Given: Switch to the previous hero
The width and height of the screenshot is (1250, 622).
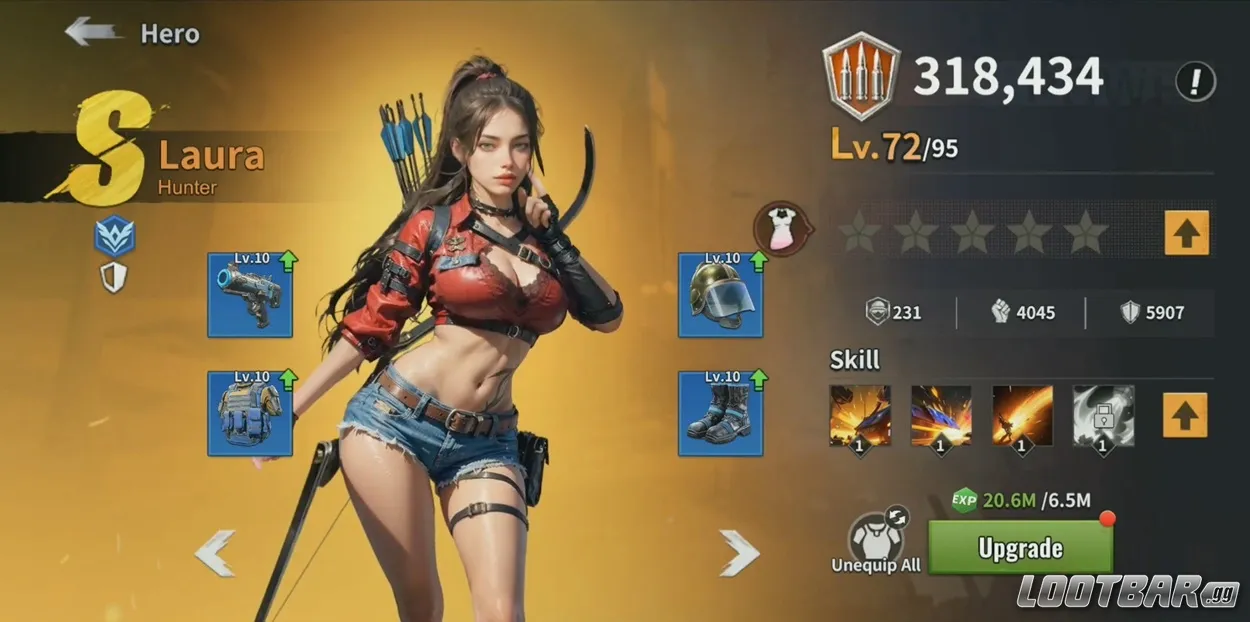Looking at the screenshot, I should coord(215,553).
